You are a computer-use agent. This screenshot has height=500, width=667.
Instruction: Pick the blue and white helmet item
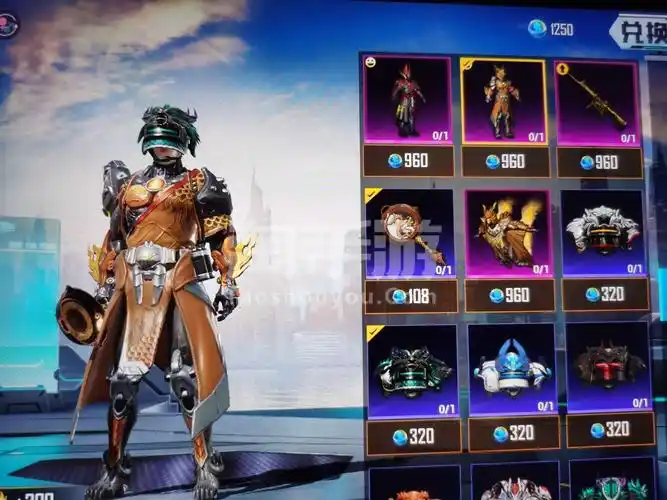(x=513, y=370)
